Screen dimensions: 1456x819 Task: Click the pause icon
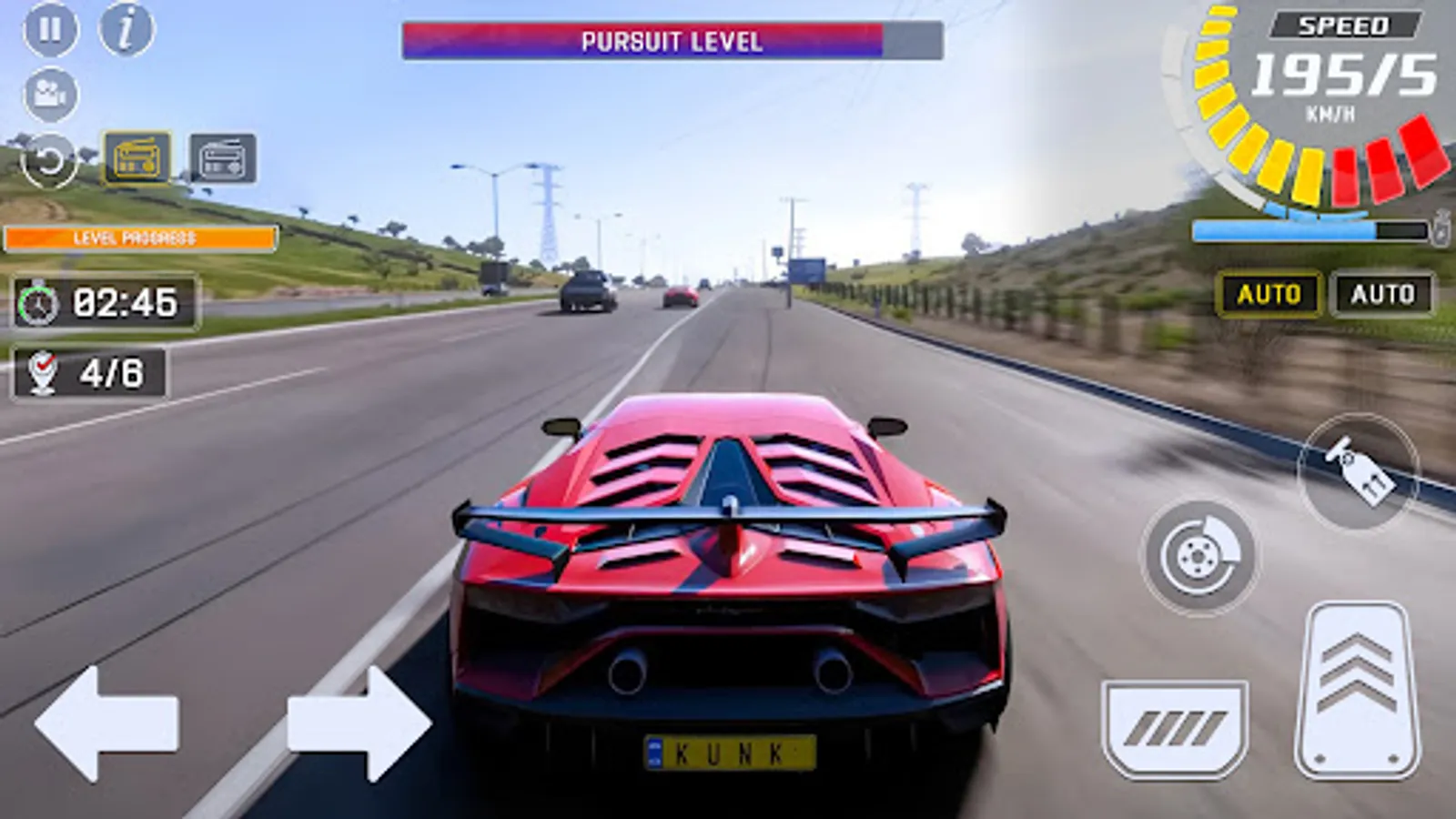tap(50, 29)
